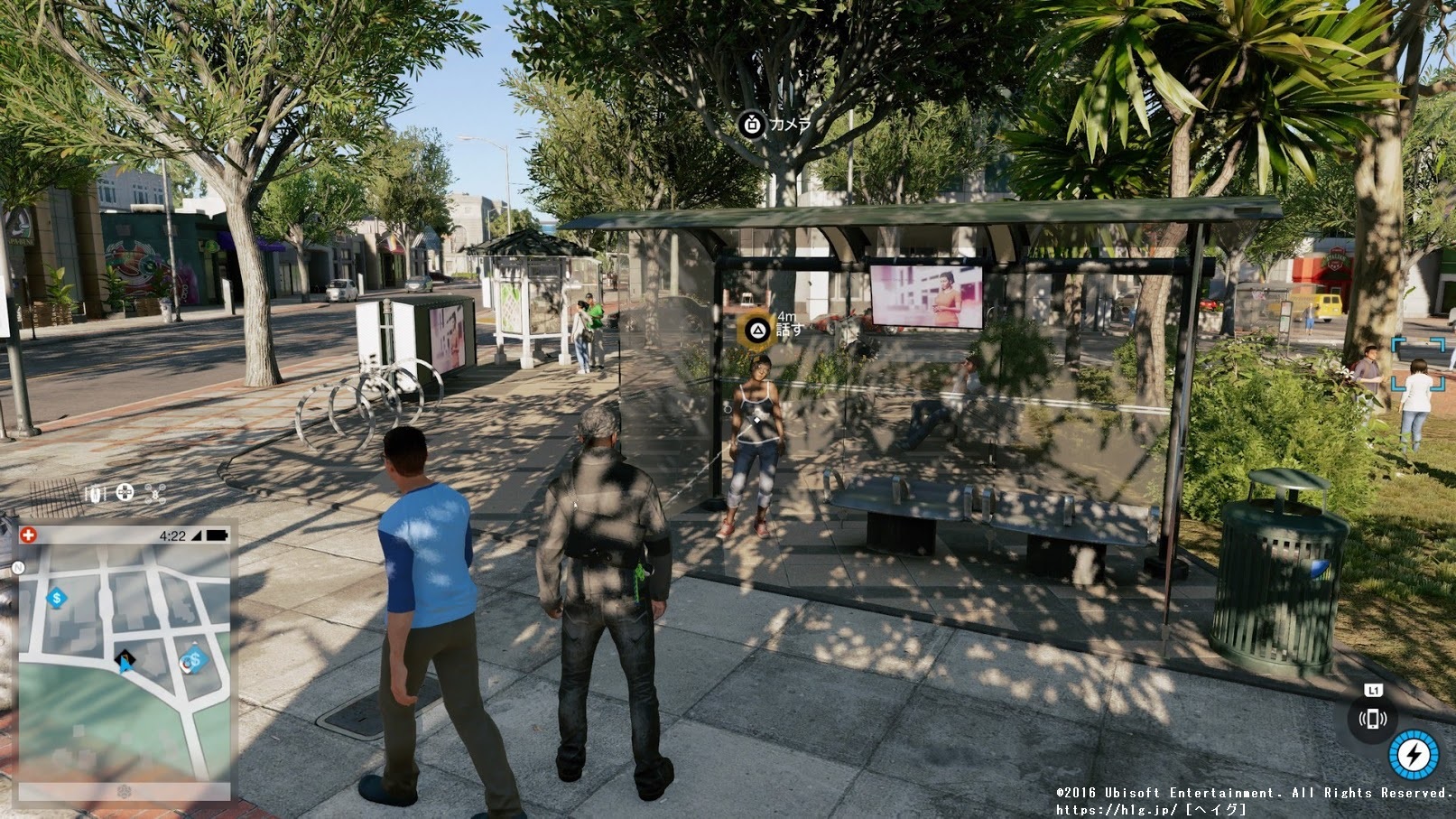Click the north compass indicator
Image resolution: width=1456 pixels, height=819 pixels.
point(18,568)
